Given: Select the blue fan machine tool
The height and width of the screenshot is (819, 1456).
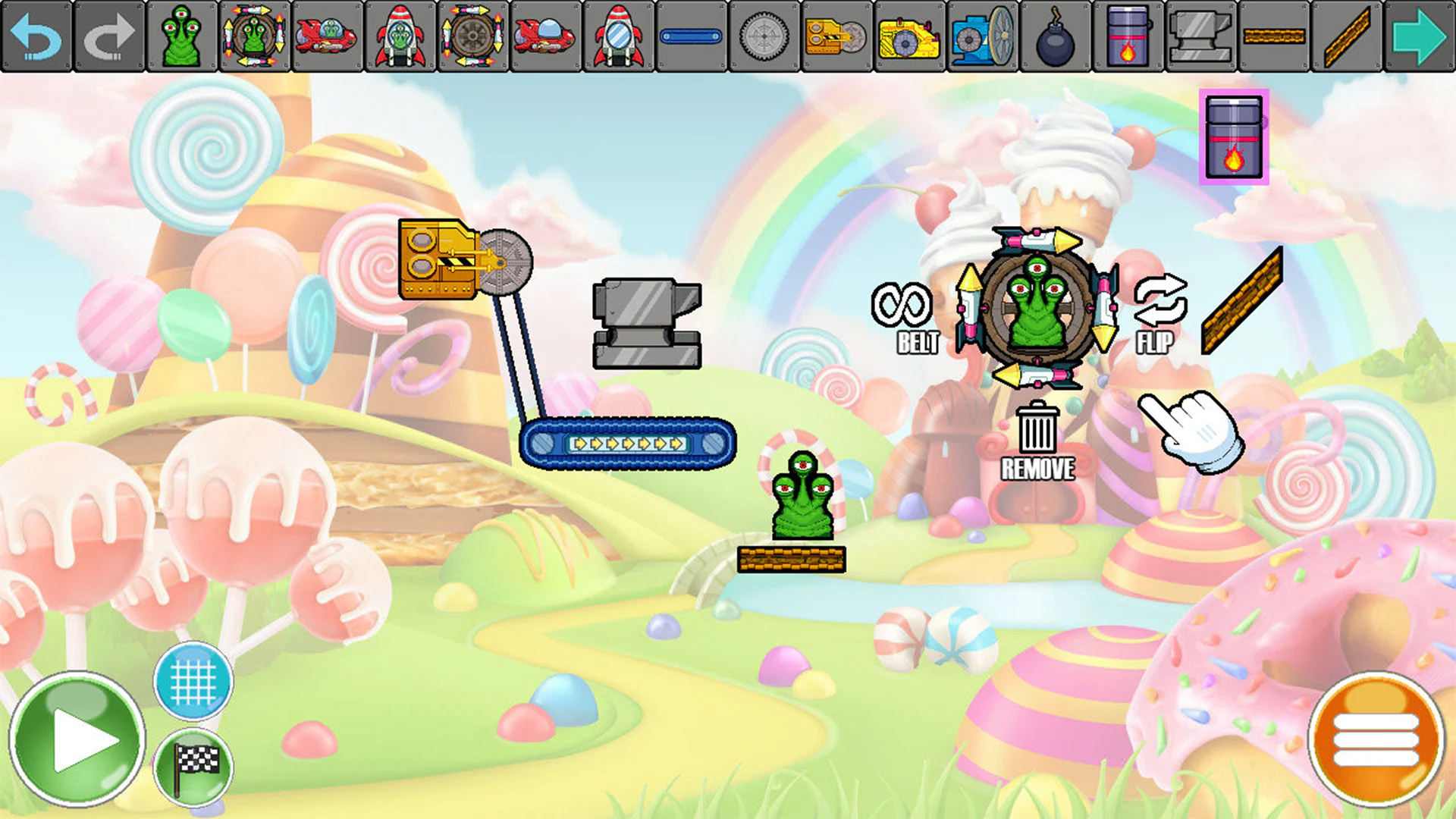Looking at the screenshot, I should click(982, 36).
